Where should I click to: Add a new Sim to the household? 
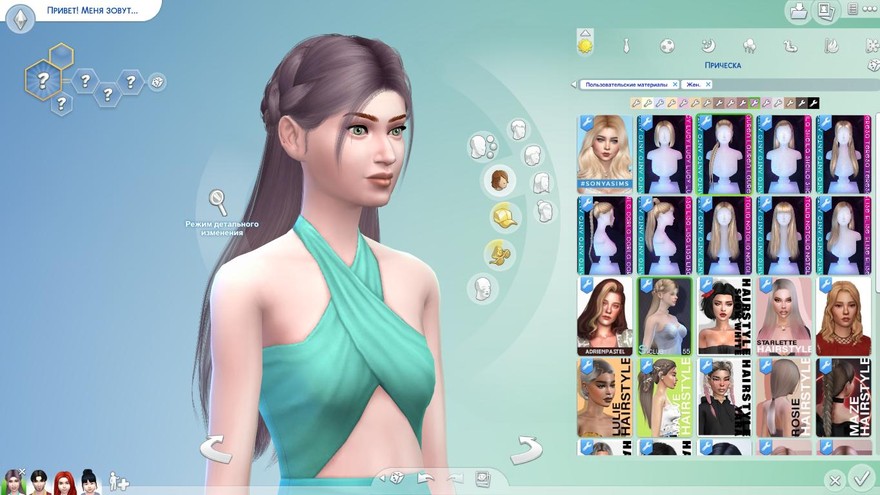pos(119,481)
